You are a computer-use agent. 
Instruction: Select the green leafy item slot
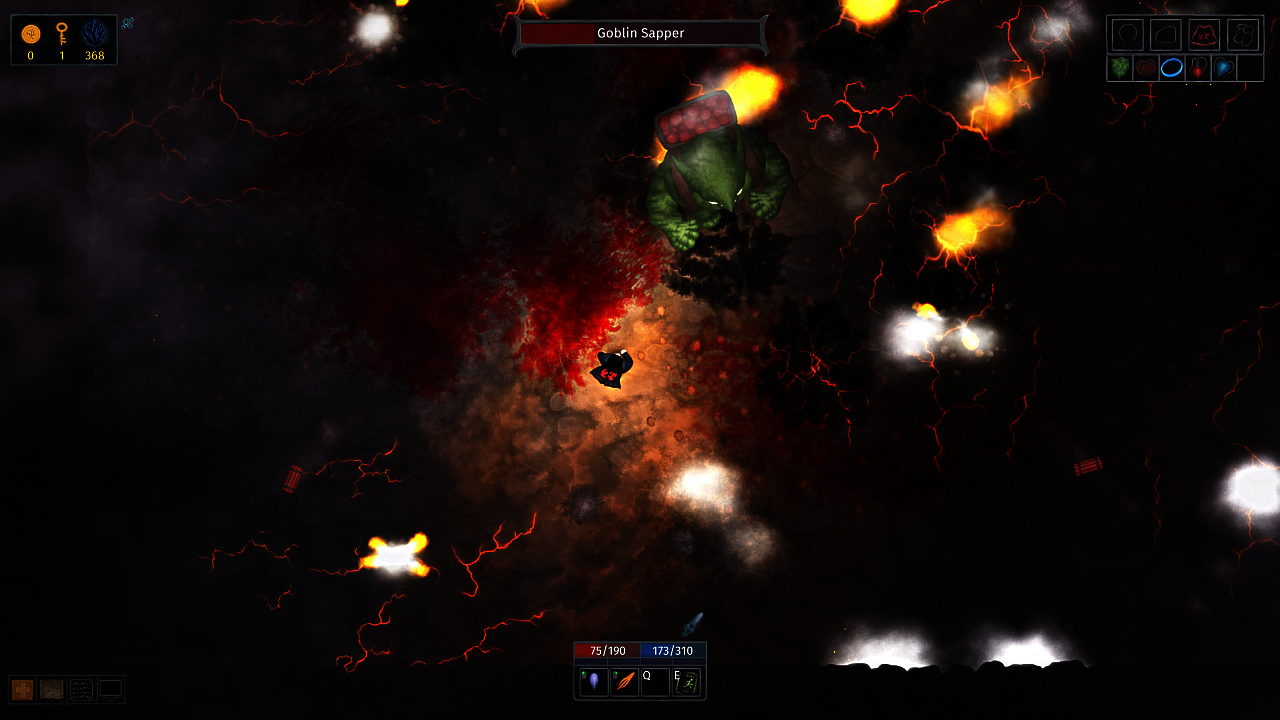pyautogui.click(x=1120, y=68)
